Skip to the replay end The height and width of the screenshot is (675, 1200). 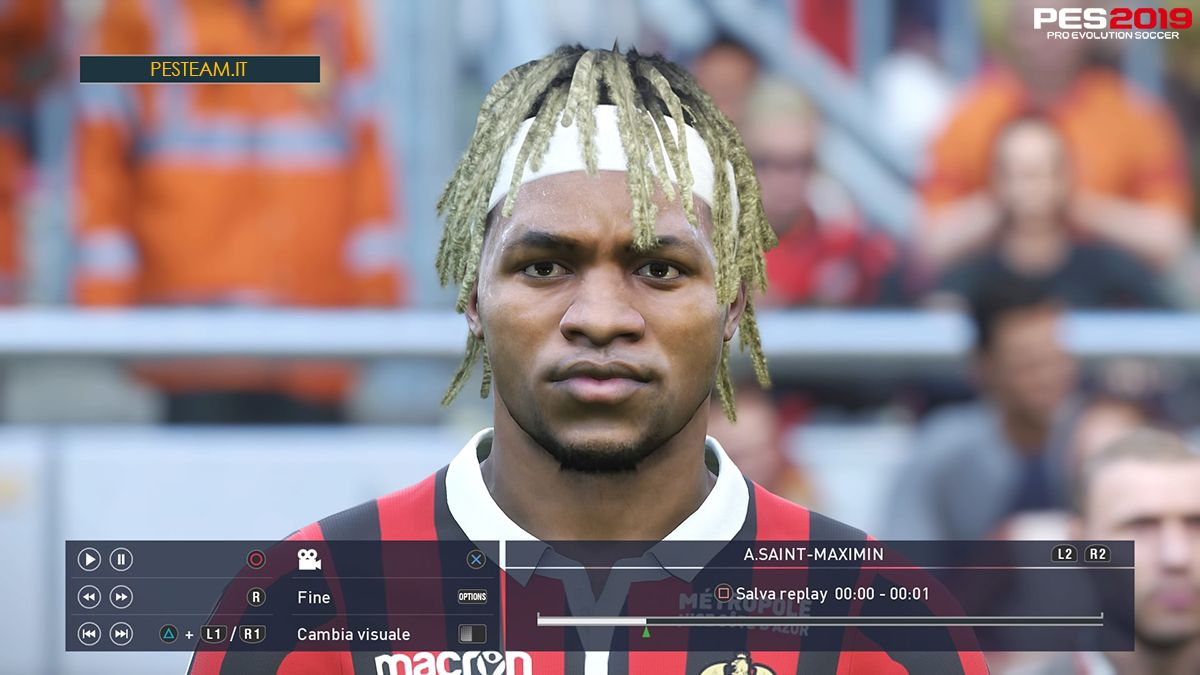tap(121, 634)
